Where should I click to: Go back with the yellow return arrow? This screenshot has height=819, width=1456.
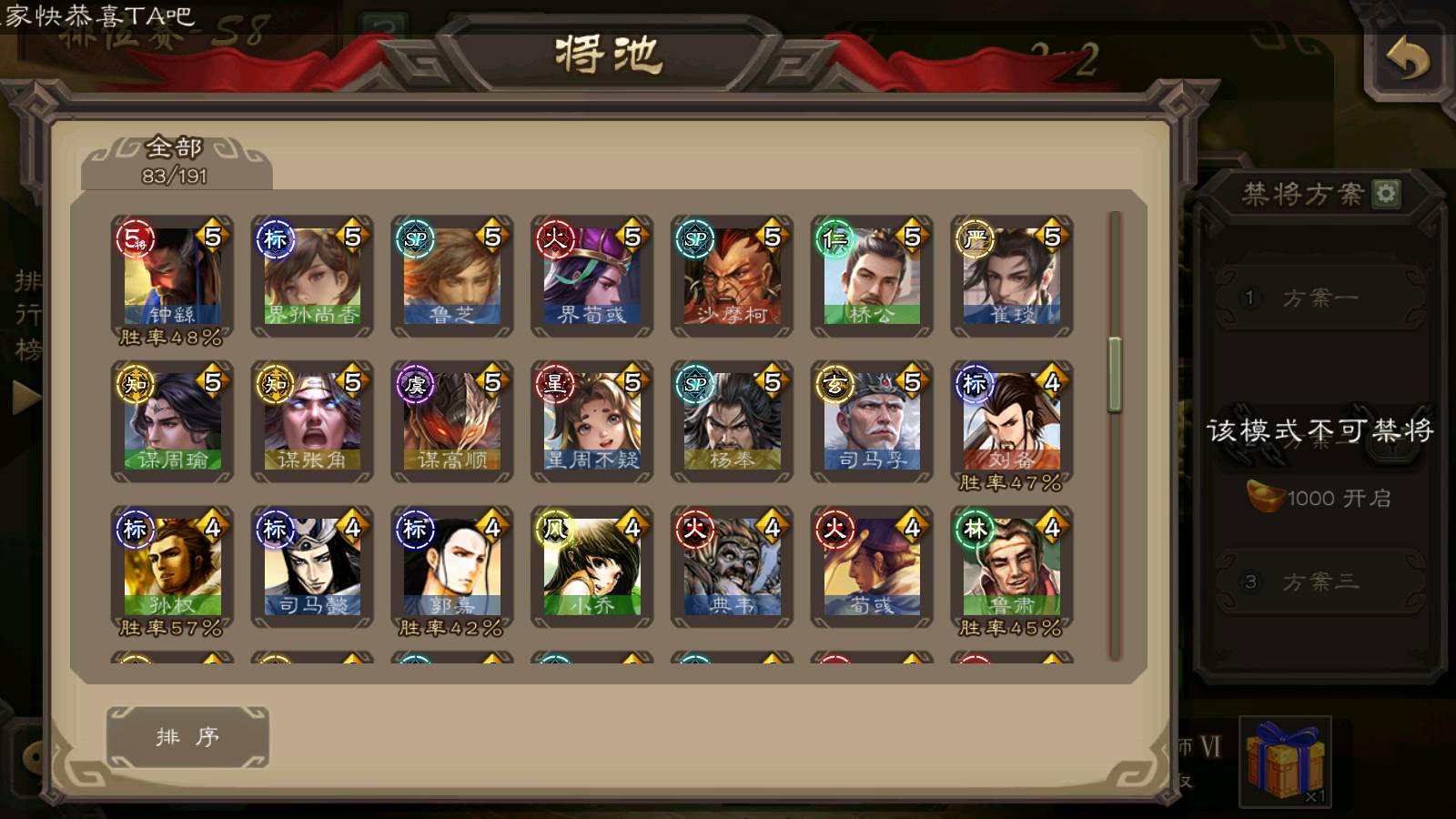point(1407,61)
